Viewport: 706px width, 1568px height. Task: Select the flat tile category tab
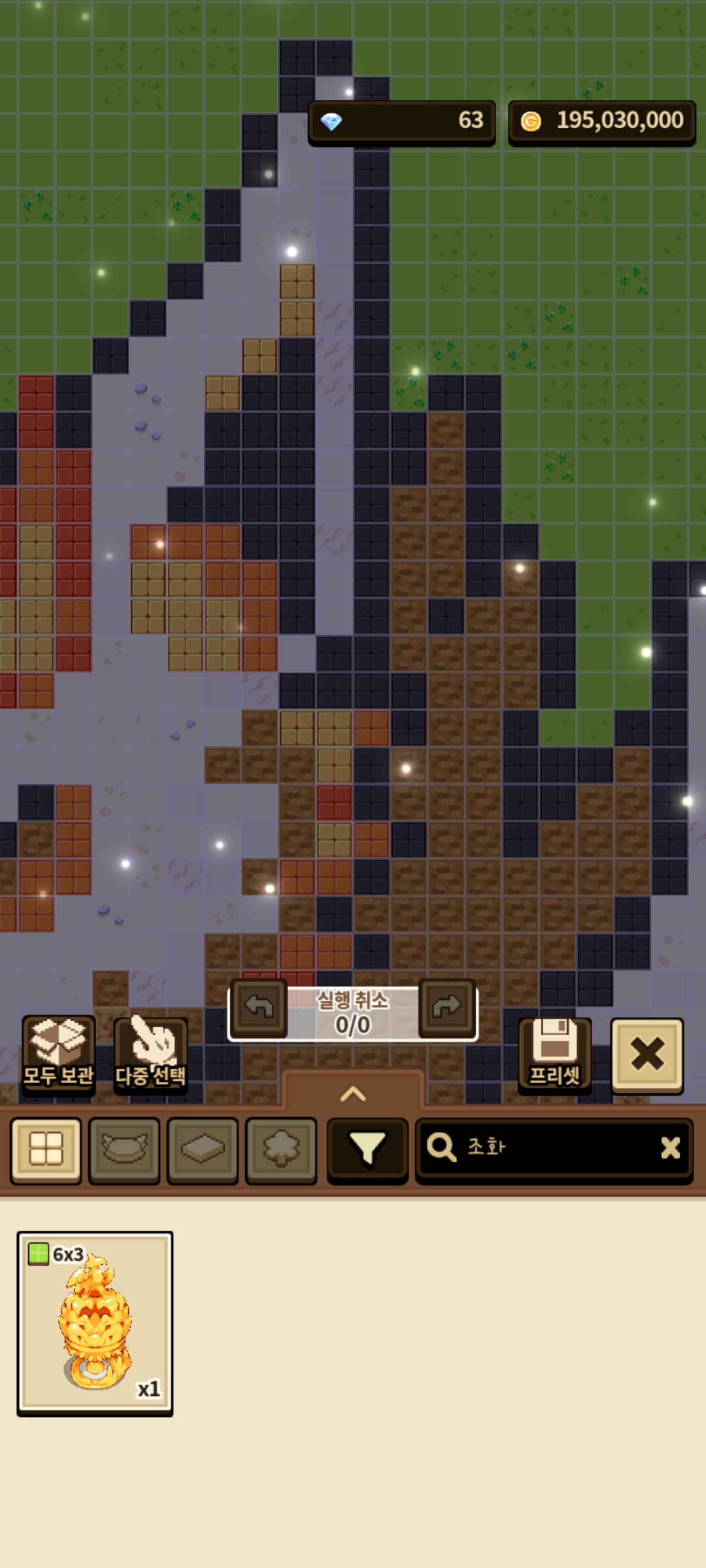pyautogui.click(x=203, y=1150)
